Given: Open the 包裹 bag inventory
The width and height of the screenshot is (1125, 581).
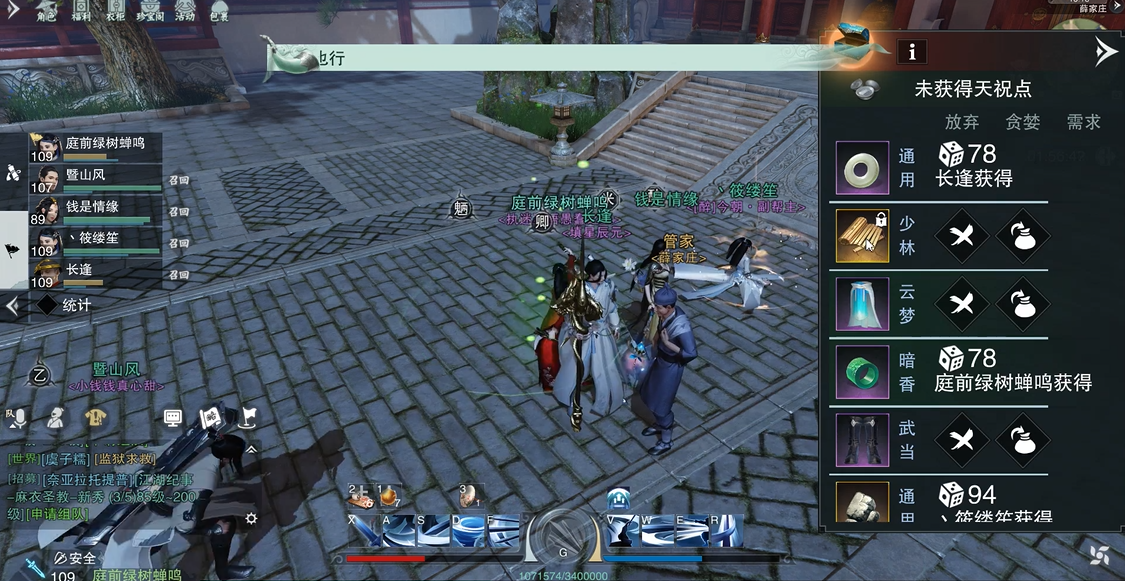Looking at the screenshot, I should click(219, 11).
